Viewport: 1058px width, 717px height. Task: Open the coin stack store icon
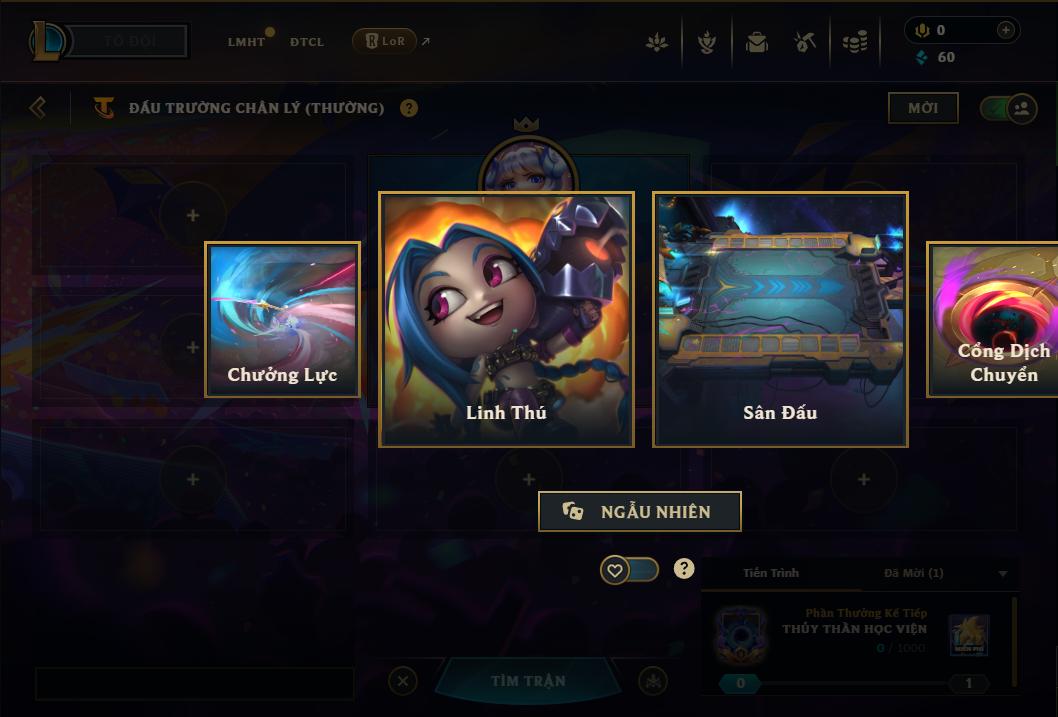[854, 42]
